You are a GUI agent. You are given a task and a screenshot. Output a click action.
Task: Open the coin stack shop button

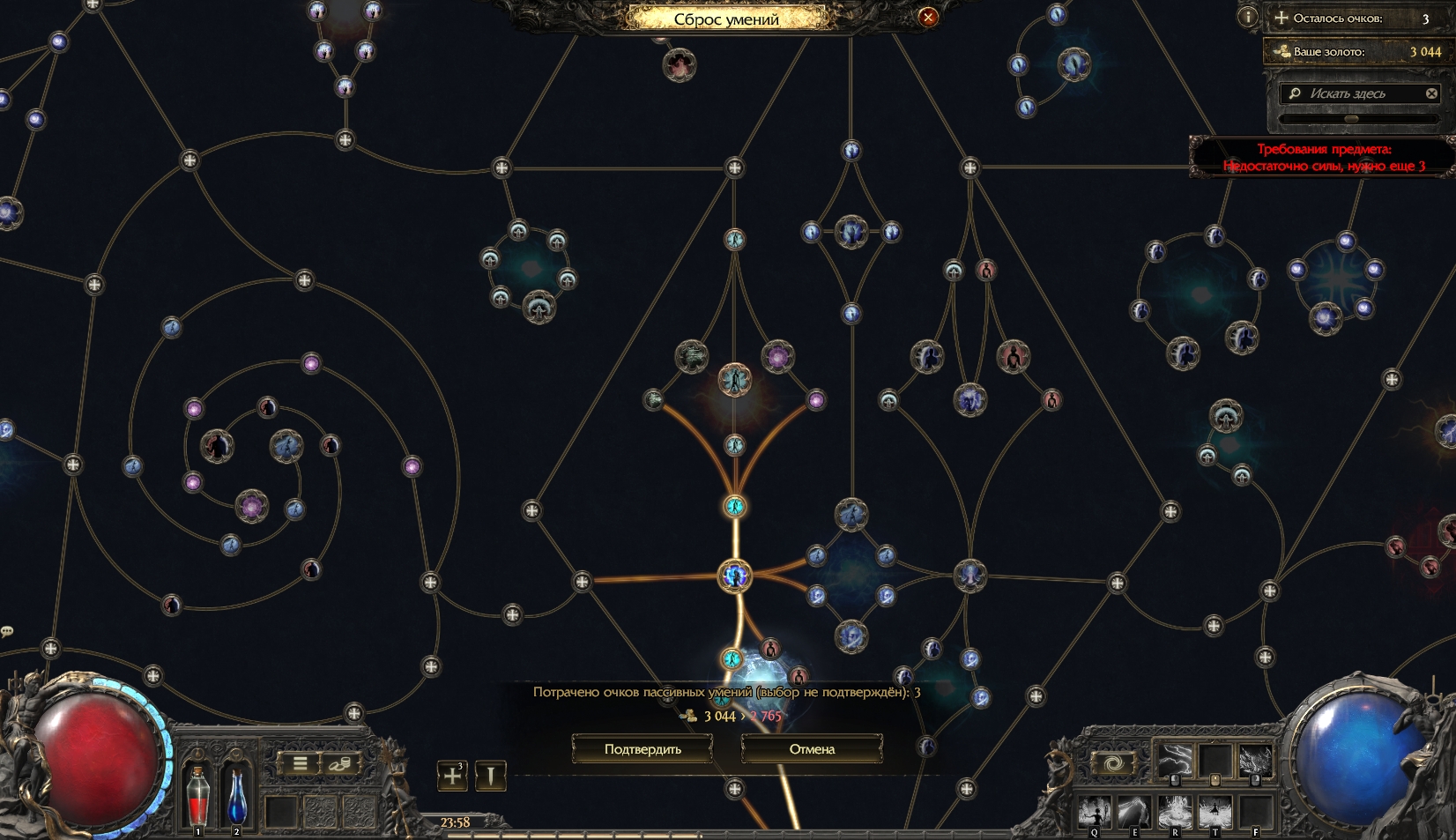pyautogui.click(x=340, y=763)
